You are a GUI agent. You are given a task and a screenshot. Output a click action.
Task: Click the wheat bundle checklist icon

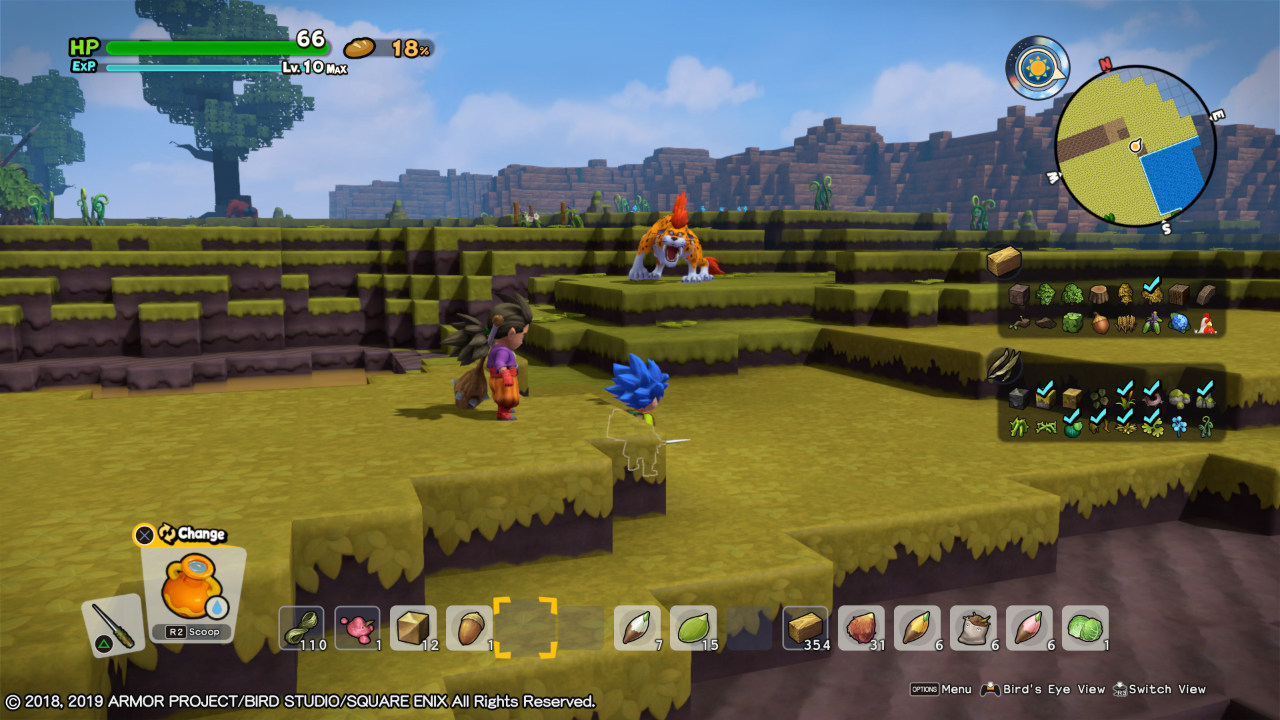click(1125, 324)
